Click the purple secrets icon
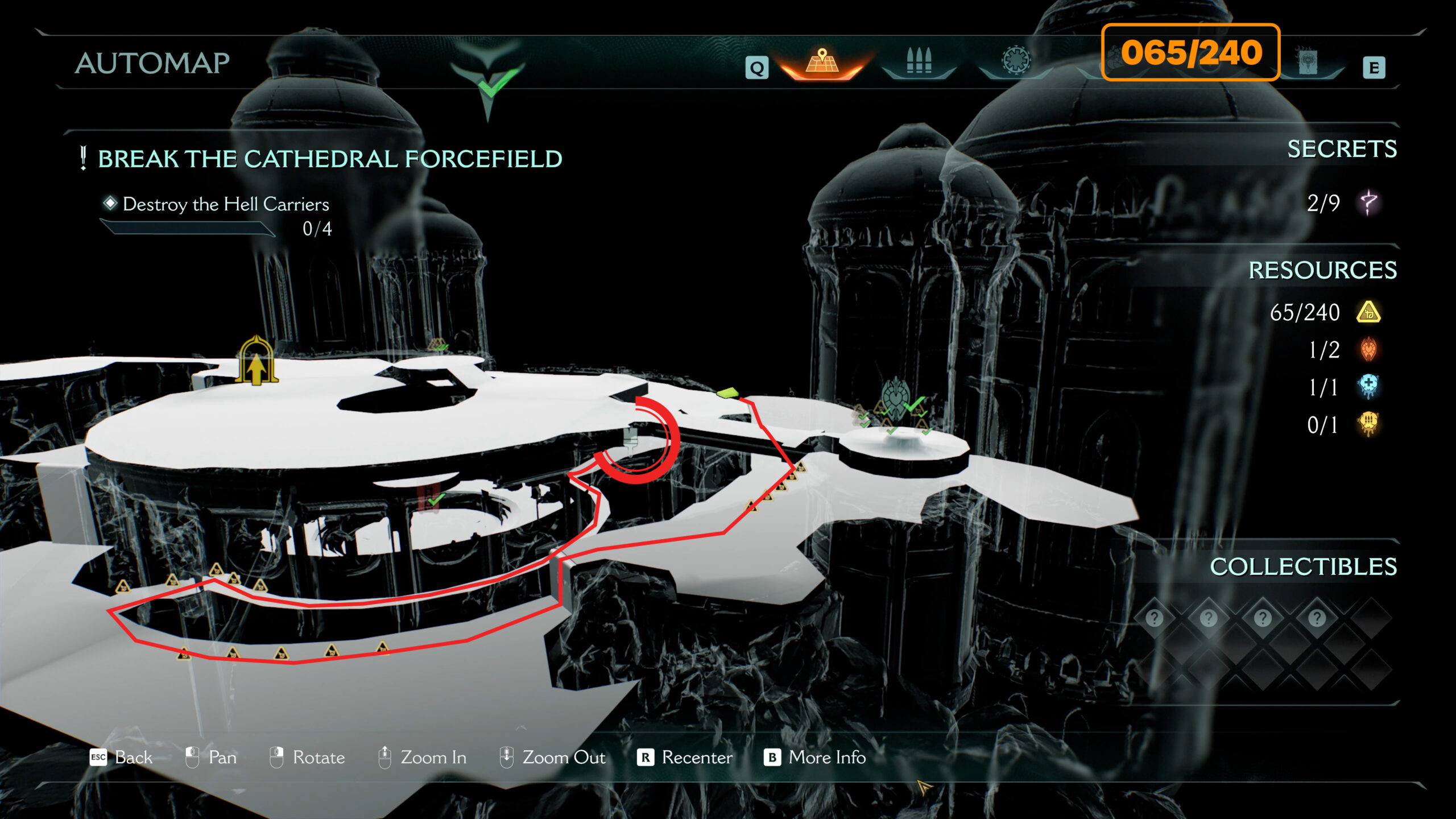 tap(1368, 203)
